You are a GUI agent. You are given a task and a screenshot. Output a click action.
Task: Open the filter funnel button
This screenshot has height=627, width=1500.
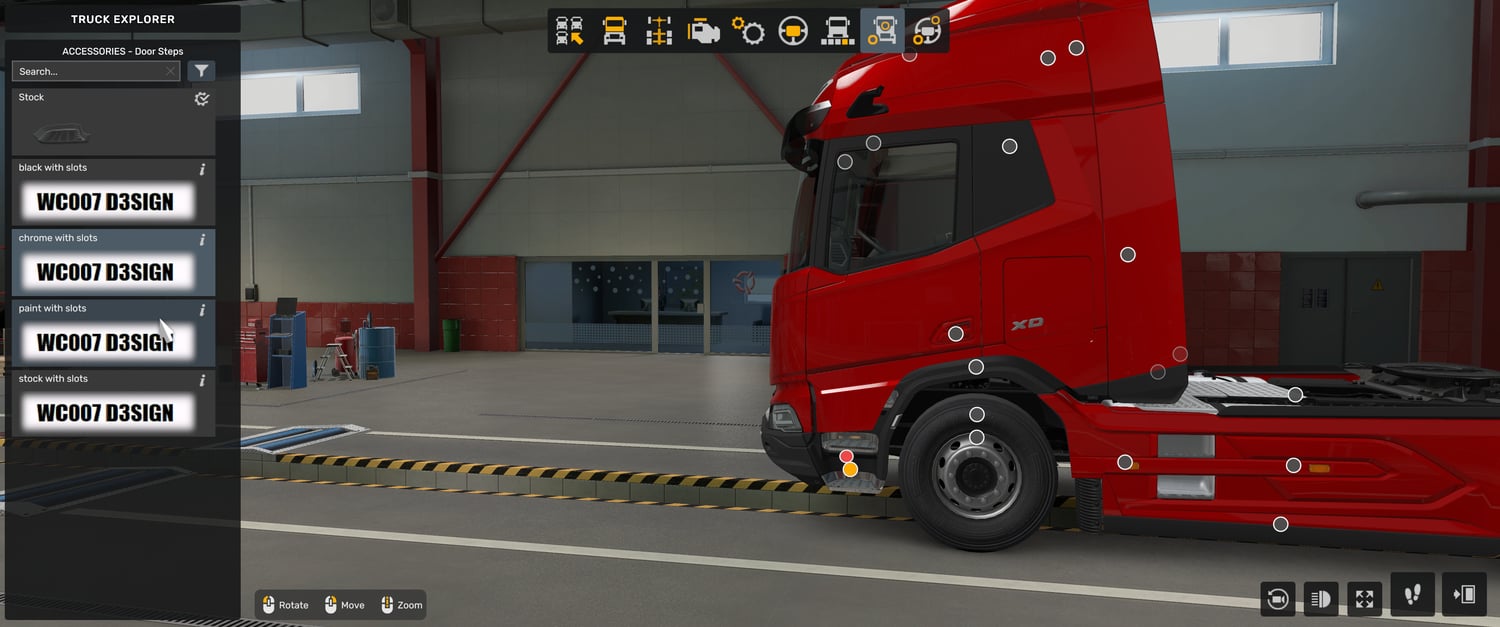(x=201, y=71)
